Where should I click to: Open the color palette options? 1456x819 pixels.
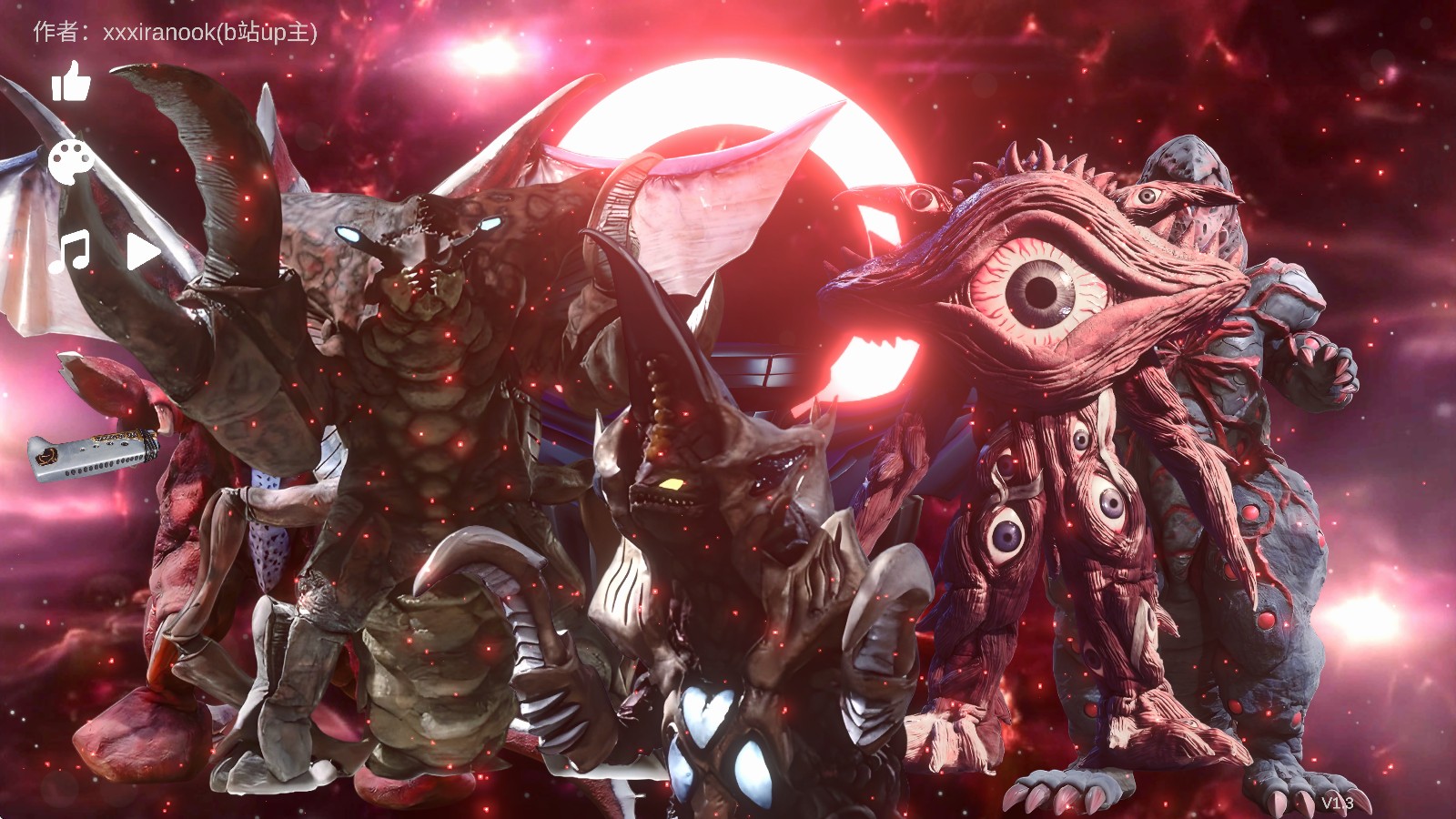tap(70, 163)
